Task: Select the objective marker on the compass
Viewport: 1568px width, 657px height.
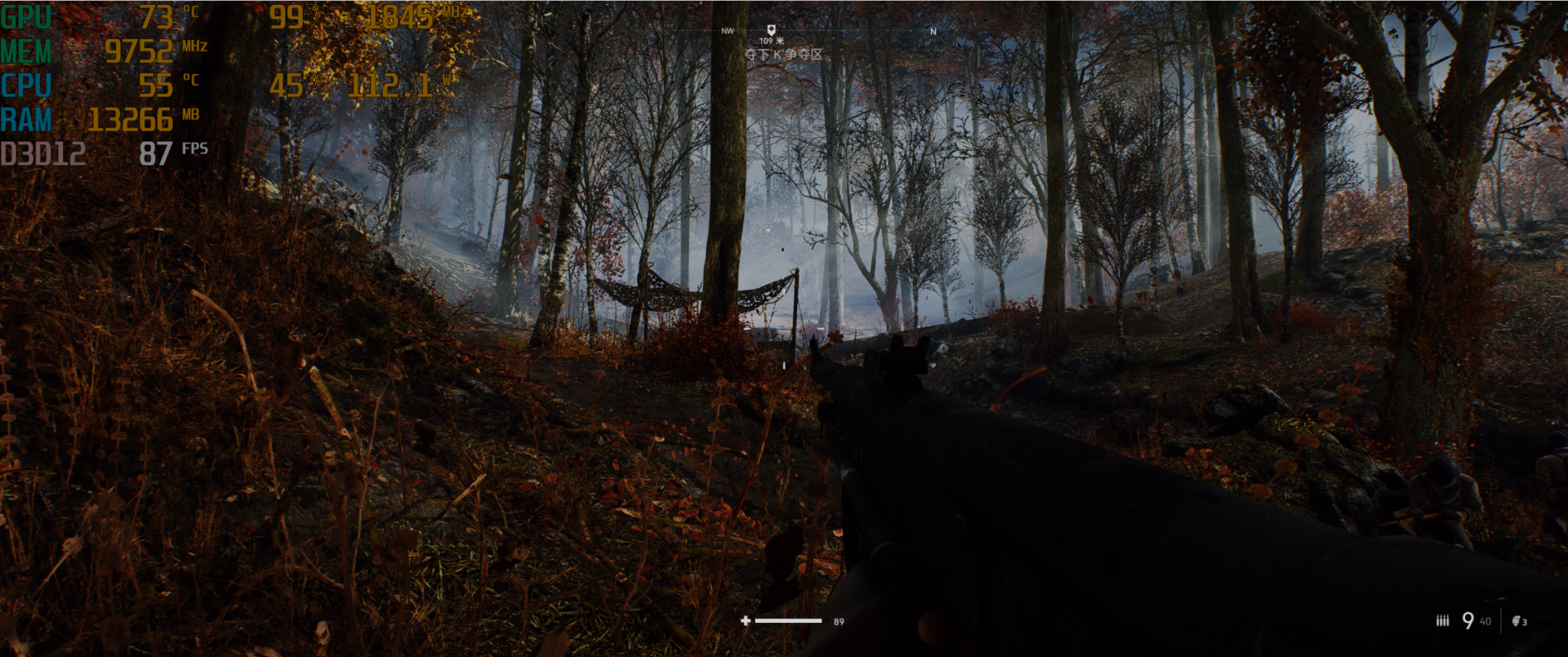Action: click(x=771, y=29)
